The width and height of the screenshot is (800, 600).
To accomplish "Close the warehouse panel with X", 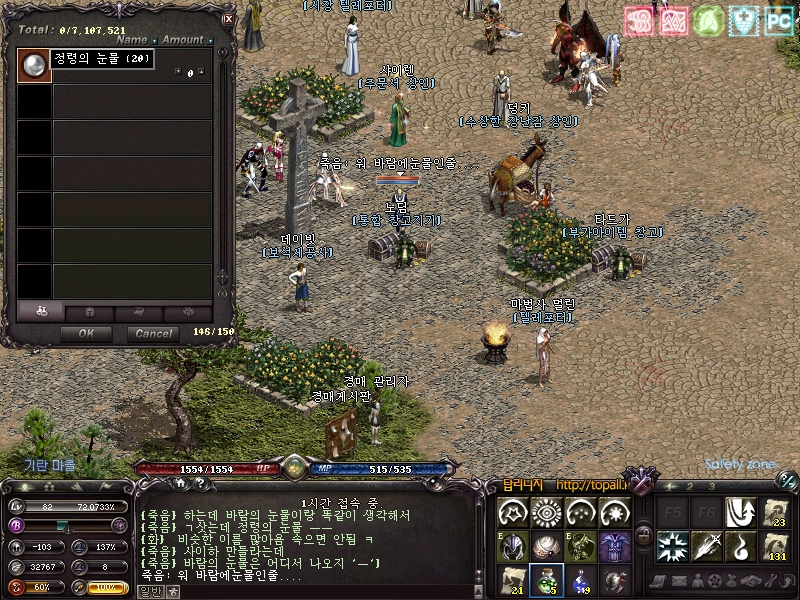I will (x=228, y=18).
